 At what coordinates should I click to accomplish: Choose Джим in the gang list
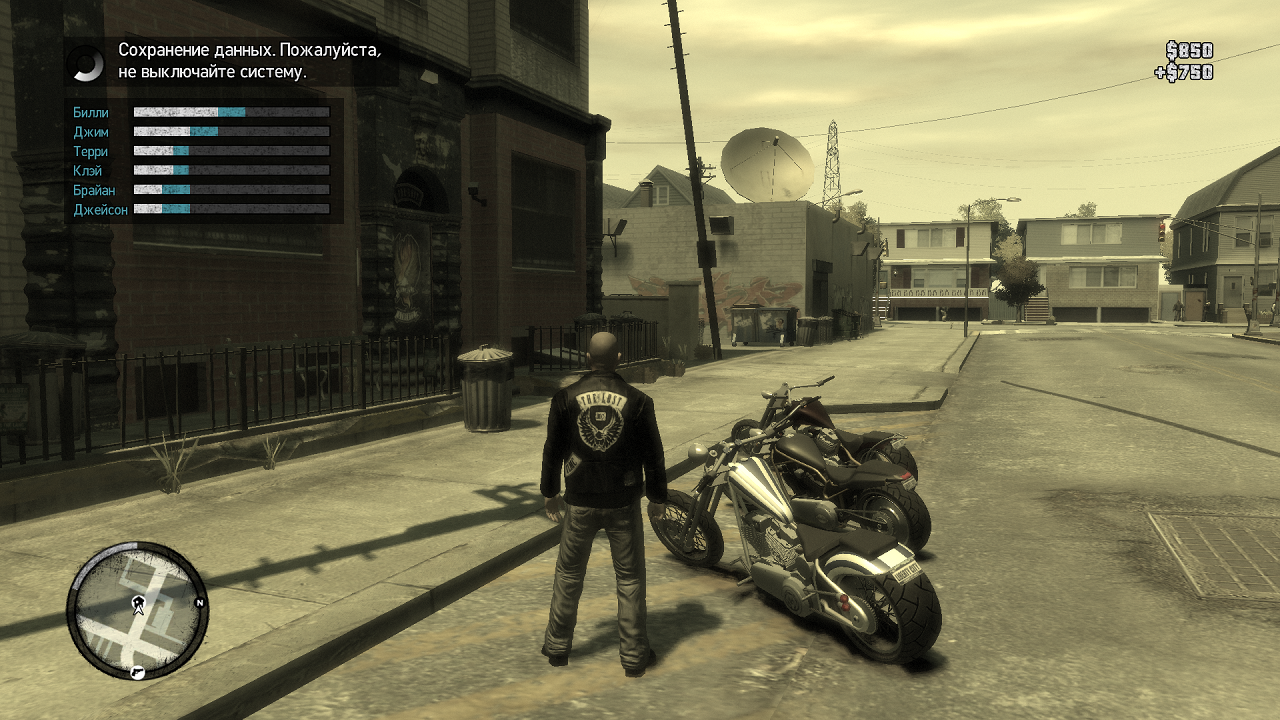[91, 132]
